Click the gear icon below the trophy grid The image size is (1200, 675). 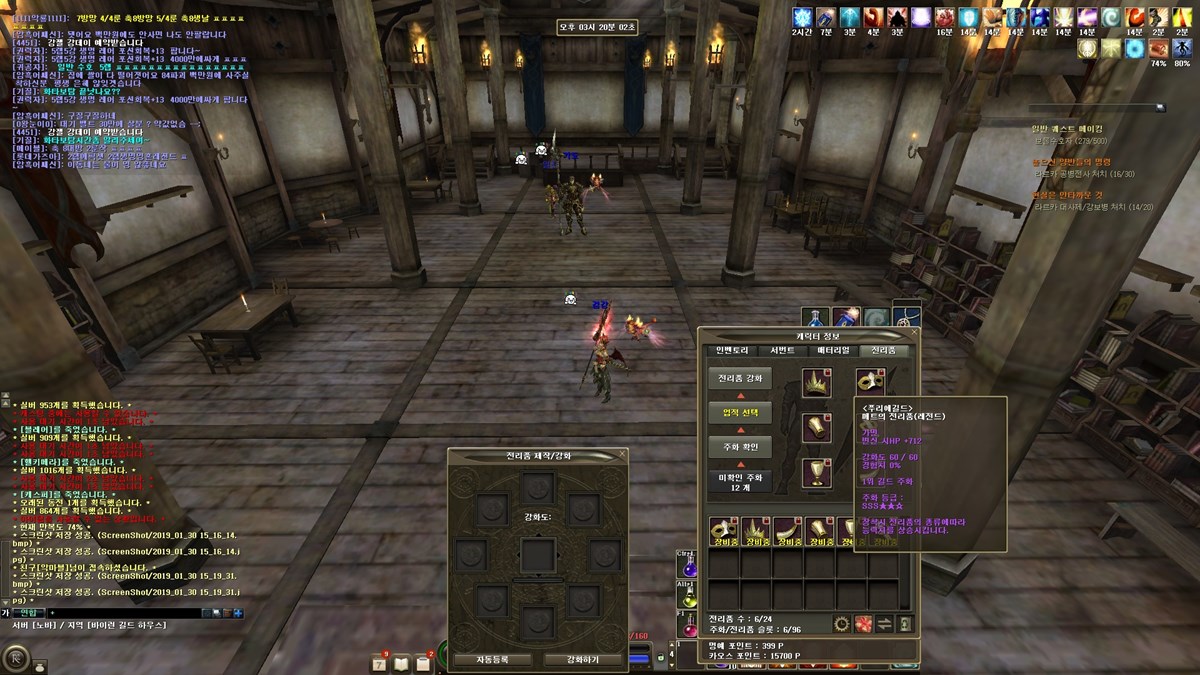tap(841, 624)
